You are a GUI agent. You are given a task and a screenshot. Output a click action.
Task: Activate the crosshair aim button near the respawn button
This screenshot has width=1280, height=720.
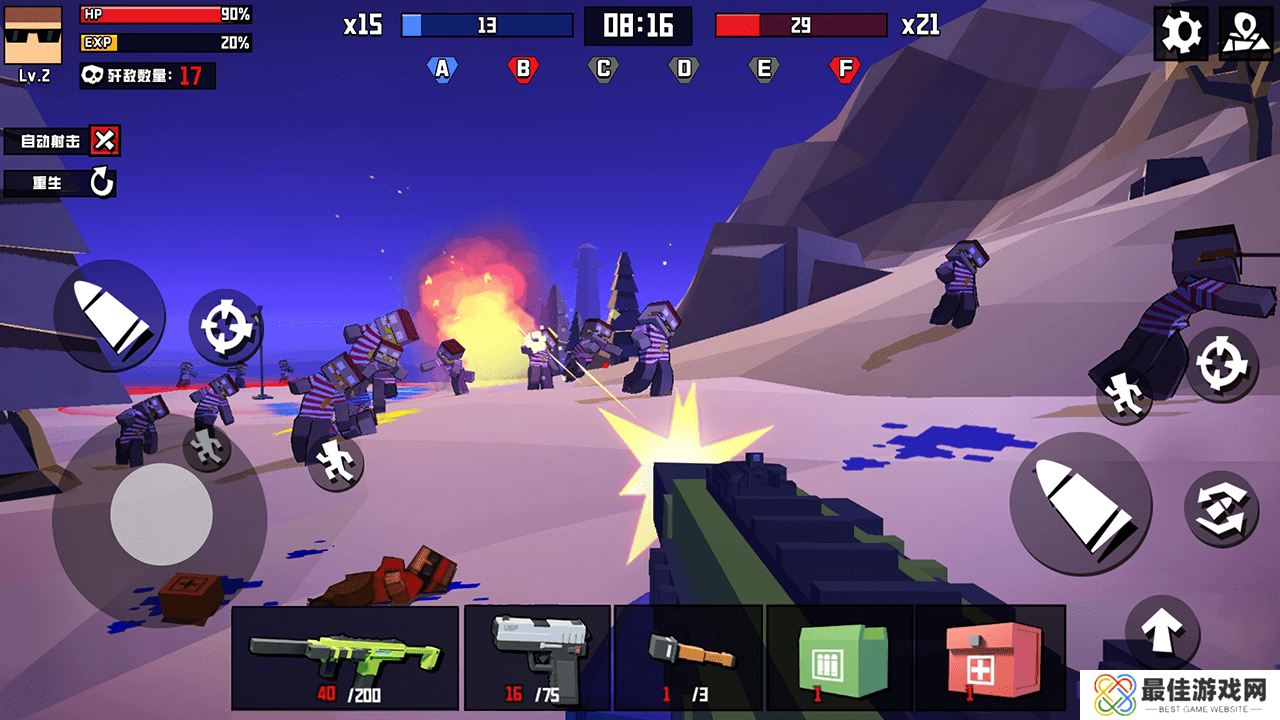(222, 327)
